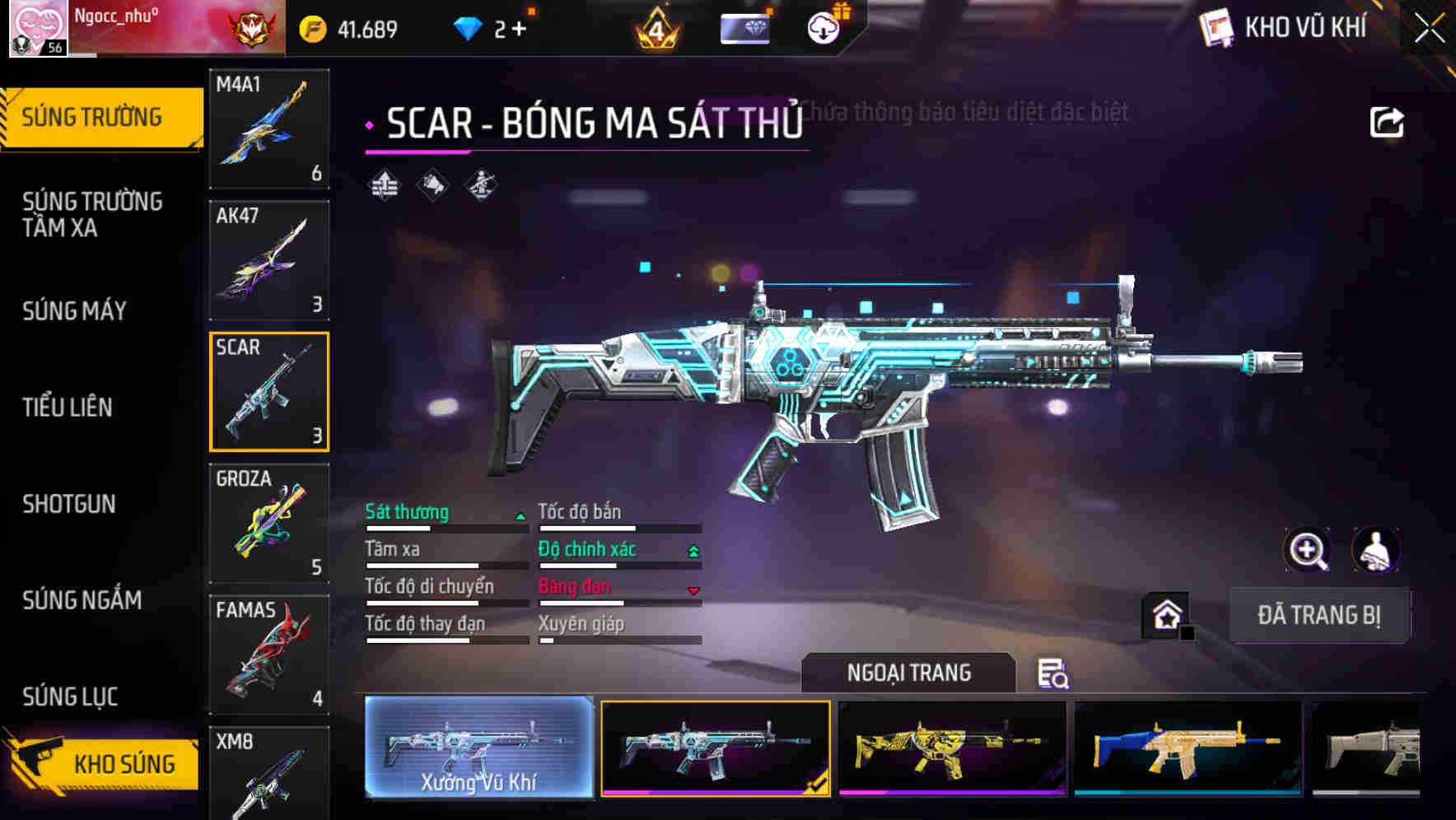This screenshot has height=820, width=1456.
Task: Click the share arrow icon
Action: pyautogui.click(x=1386, y=123)
